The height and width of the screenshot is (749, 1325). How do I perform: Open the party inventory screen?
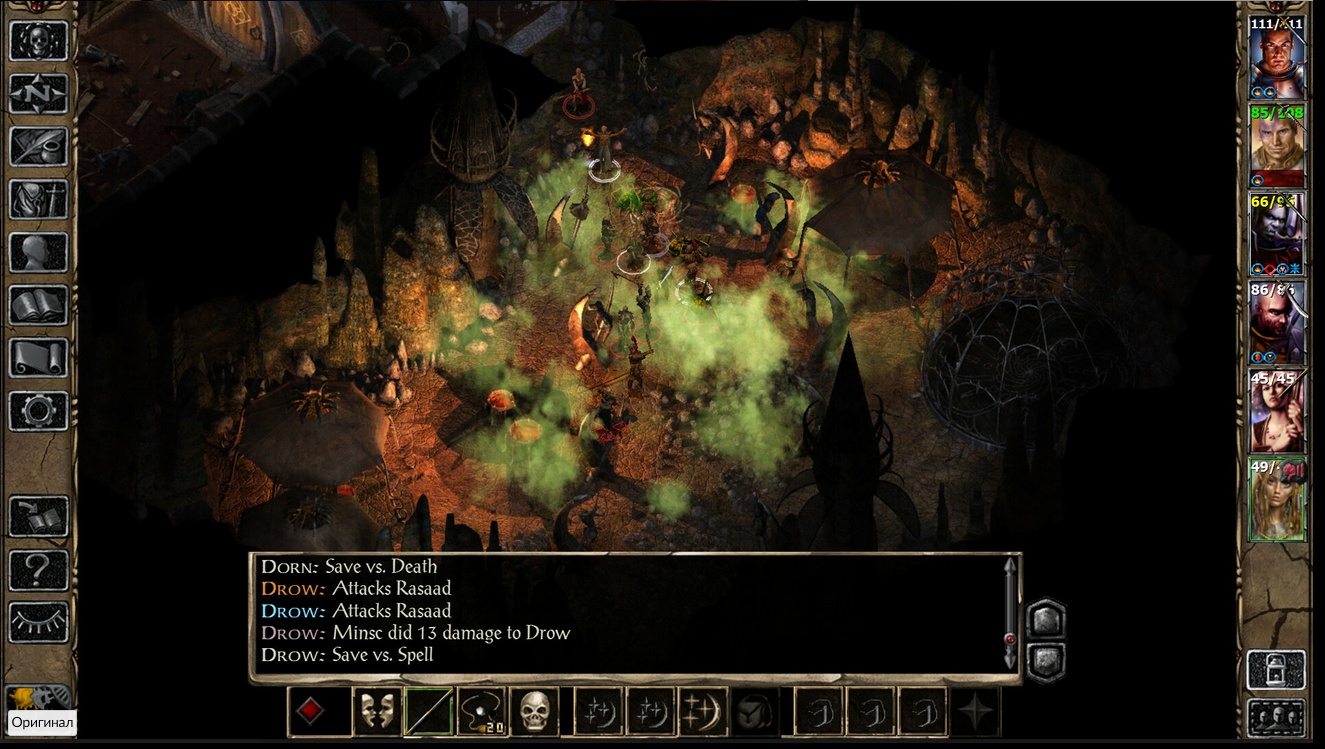39,199
